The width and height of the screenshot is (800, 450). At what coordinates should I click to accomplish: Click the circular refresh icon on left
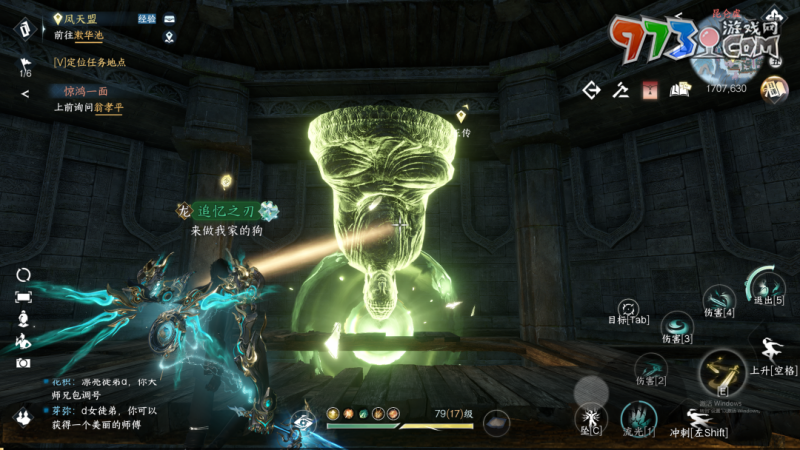coord(23,274)
